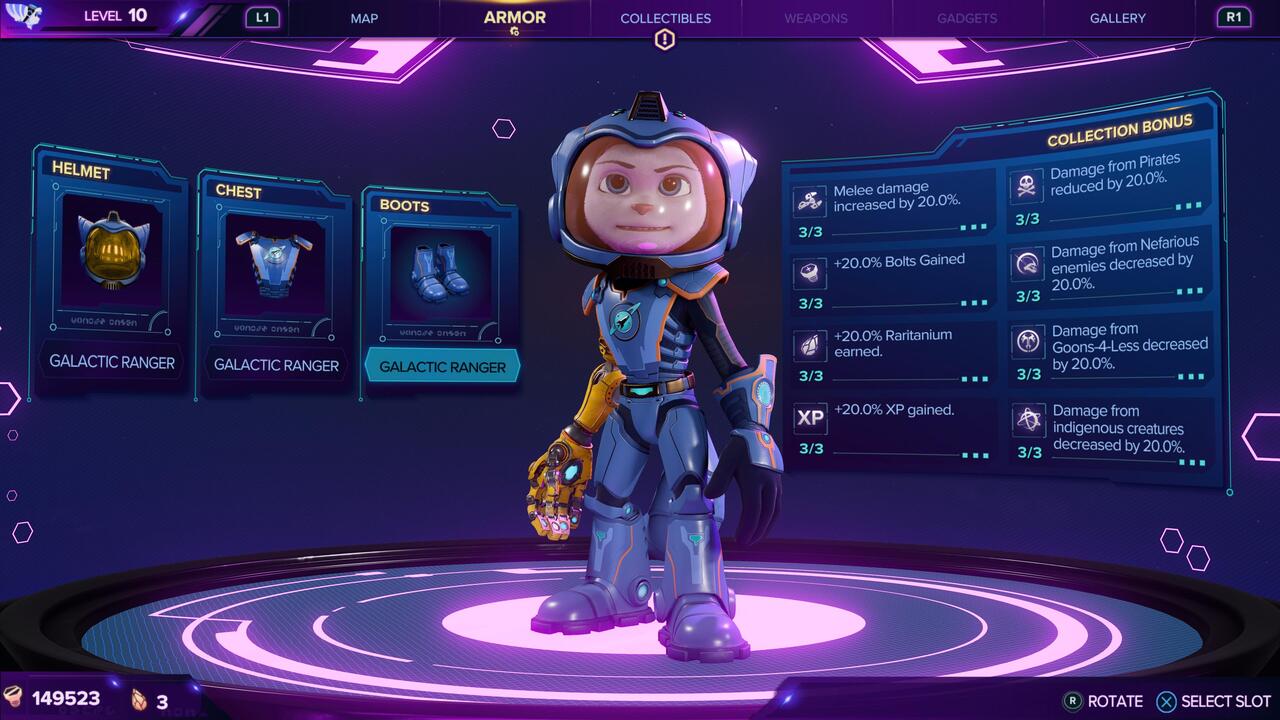Open the Gallery tab

point(1116,18)
